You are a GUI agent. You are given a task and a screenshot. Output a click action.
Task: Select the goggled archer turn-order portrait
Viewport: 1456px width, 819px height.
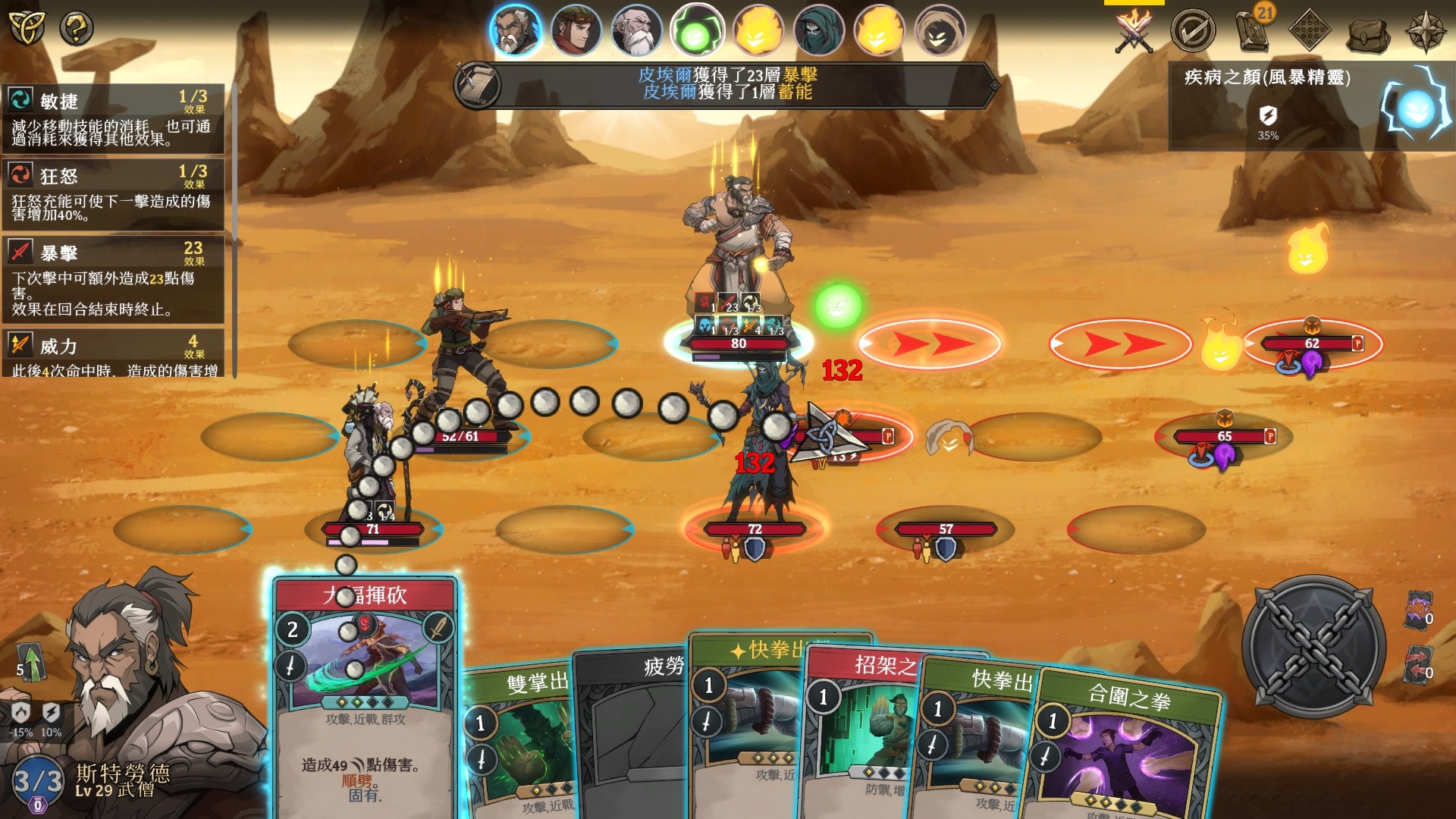tap(576, 32)
